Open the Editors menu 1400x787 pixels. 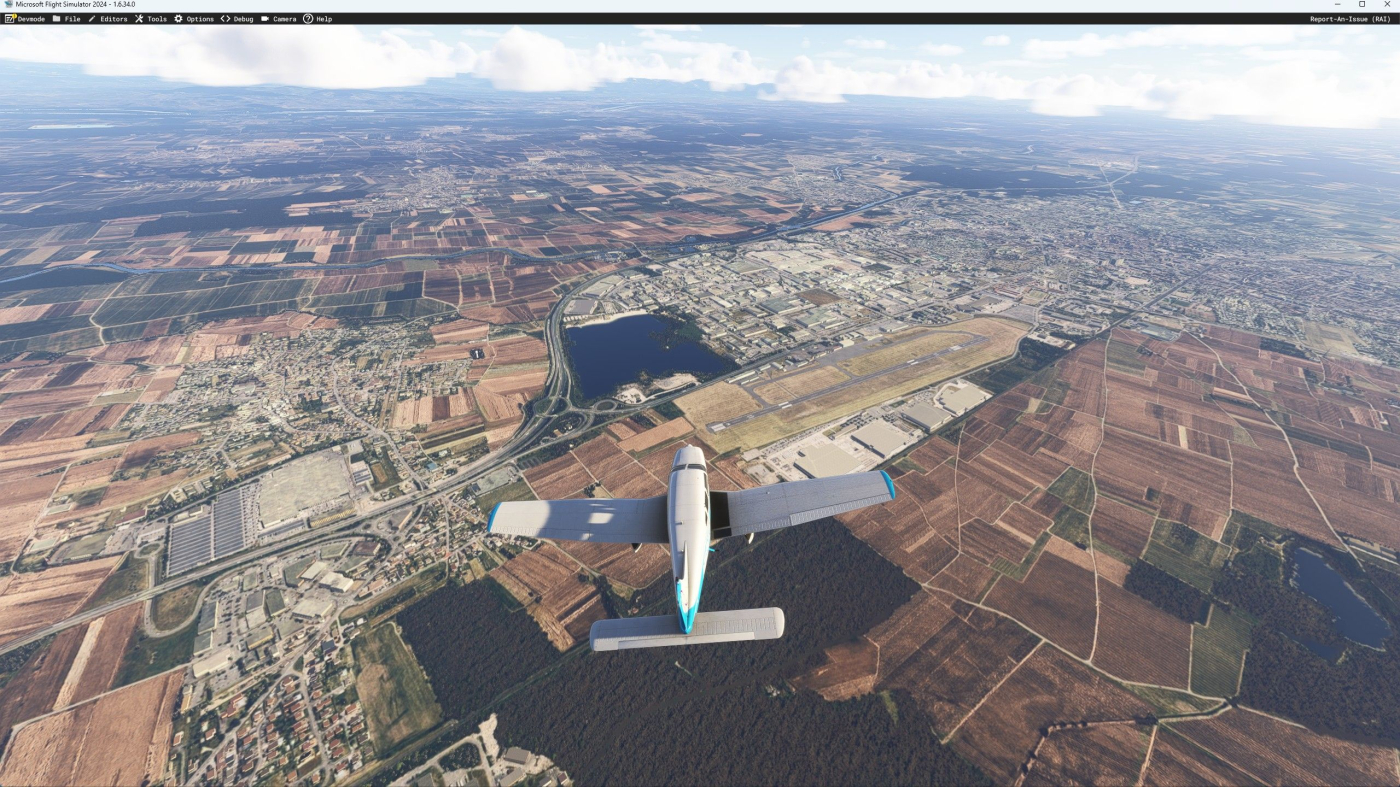[x=108, y=19]
